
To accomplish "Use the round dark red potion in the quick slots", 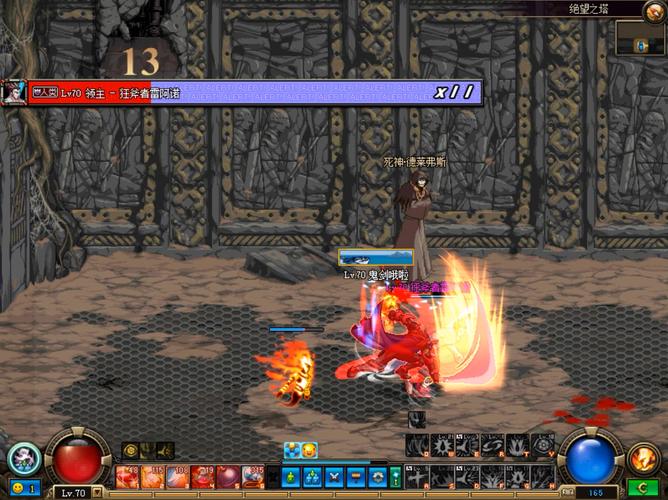I will coord(229,476).
